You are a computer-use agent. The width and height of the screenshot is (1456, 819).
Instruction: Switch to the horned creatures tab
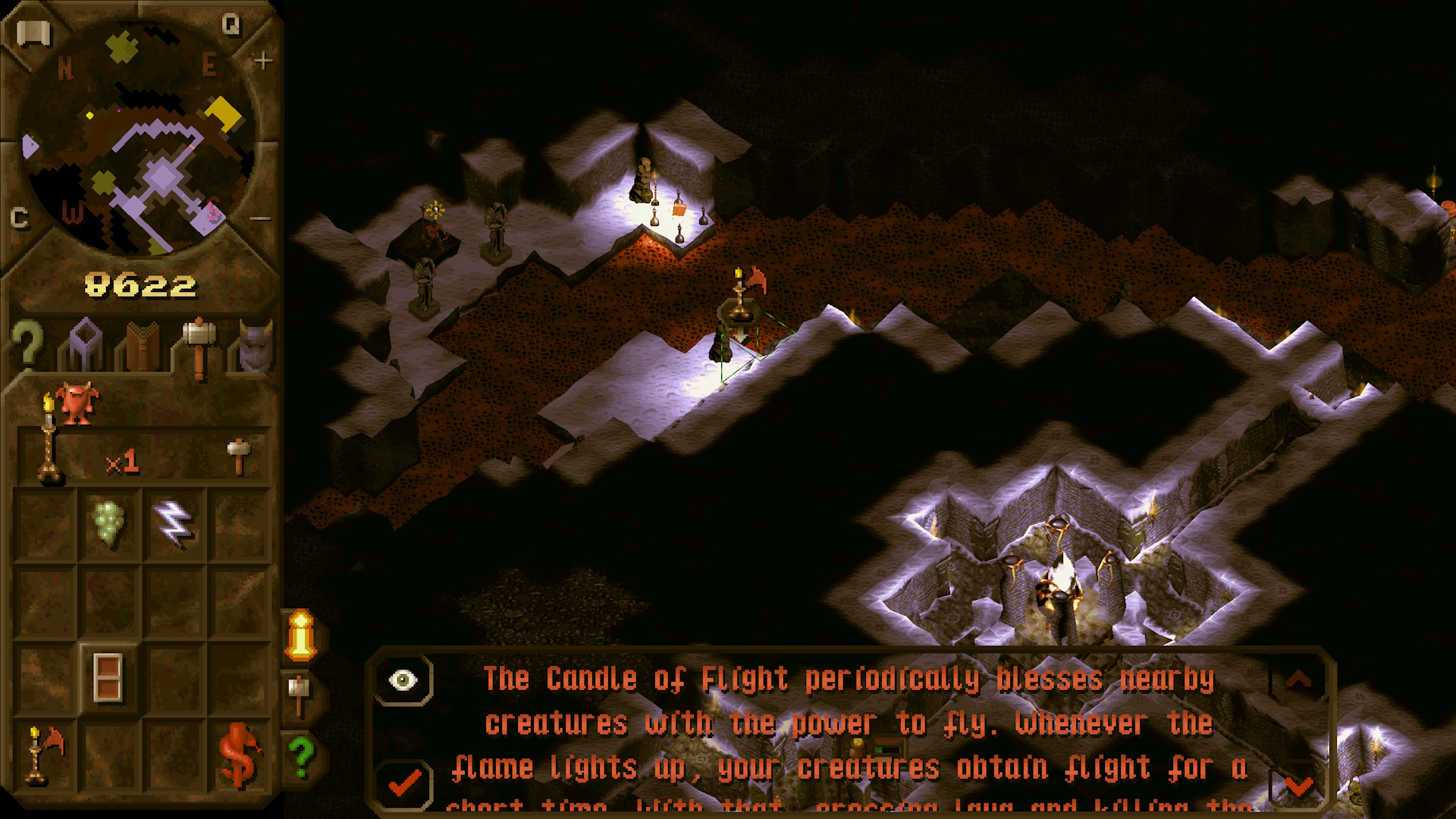tap(255, 347)
